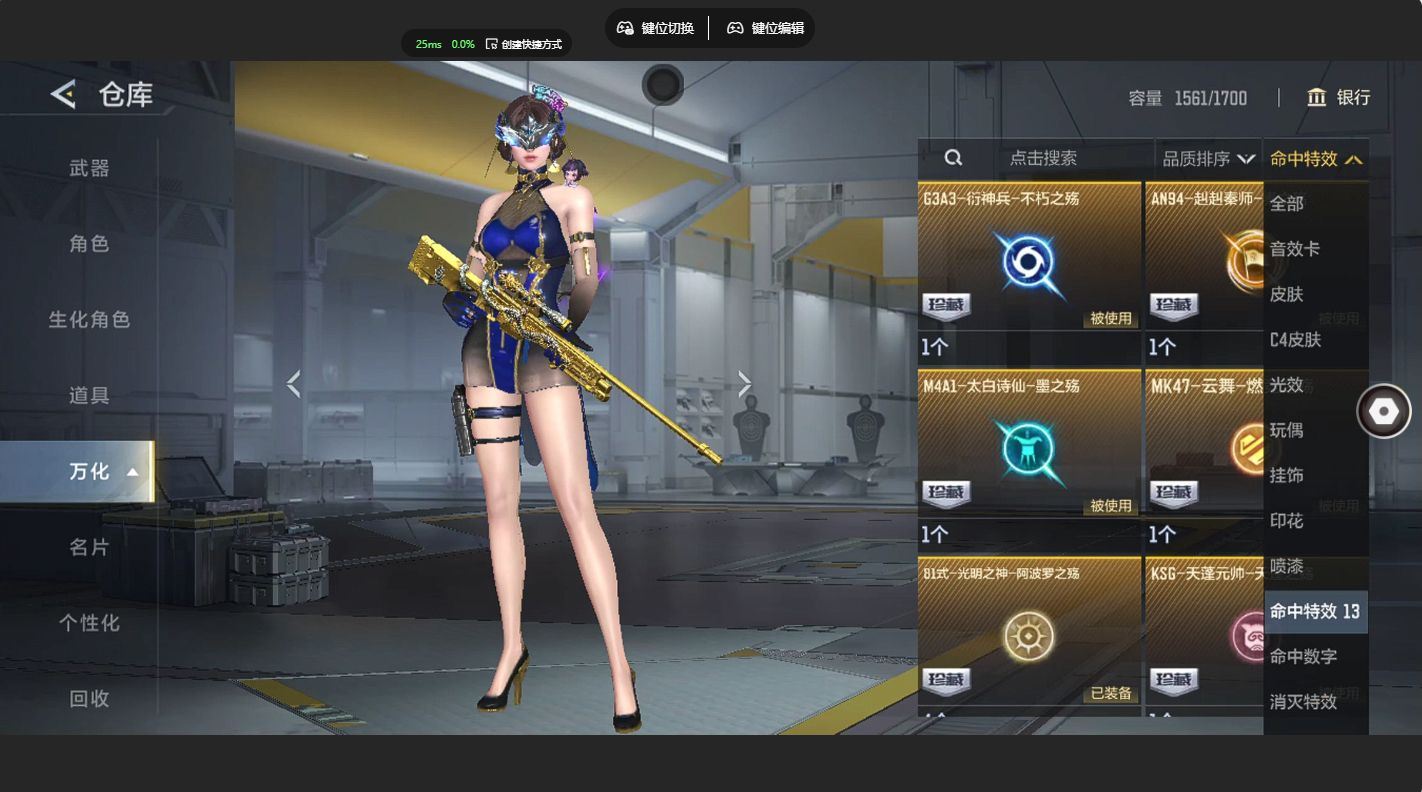Rotate character with the right arrow

(x=744, y=384)
